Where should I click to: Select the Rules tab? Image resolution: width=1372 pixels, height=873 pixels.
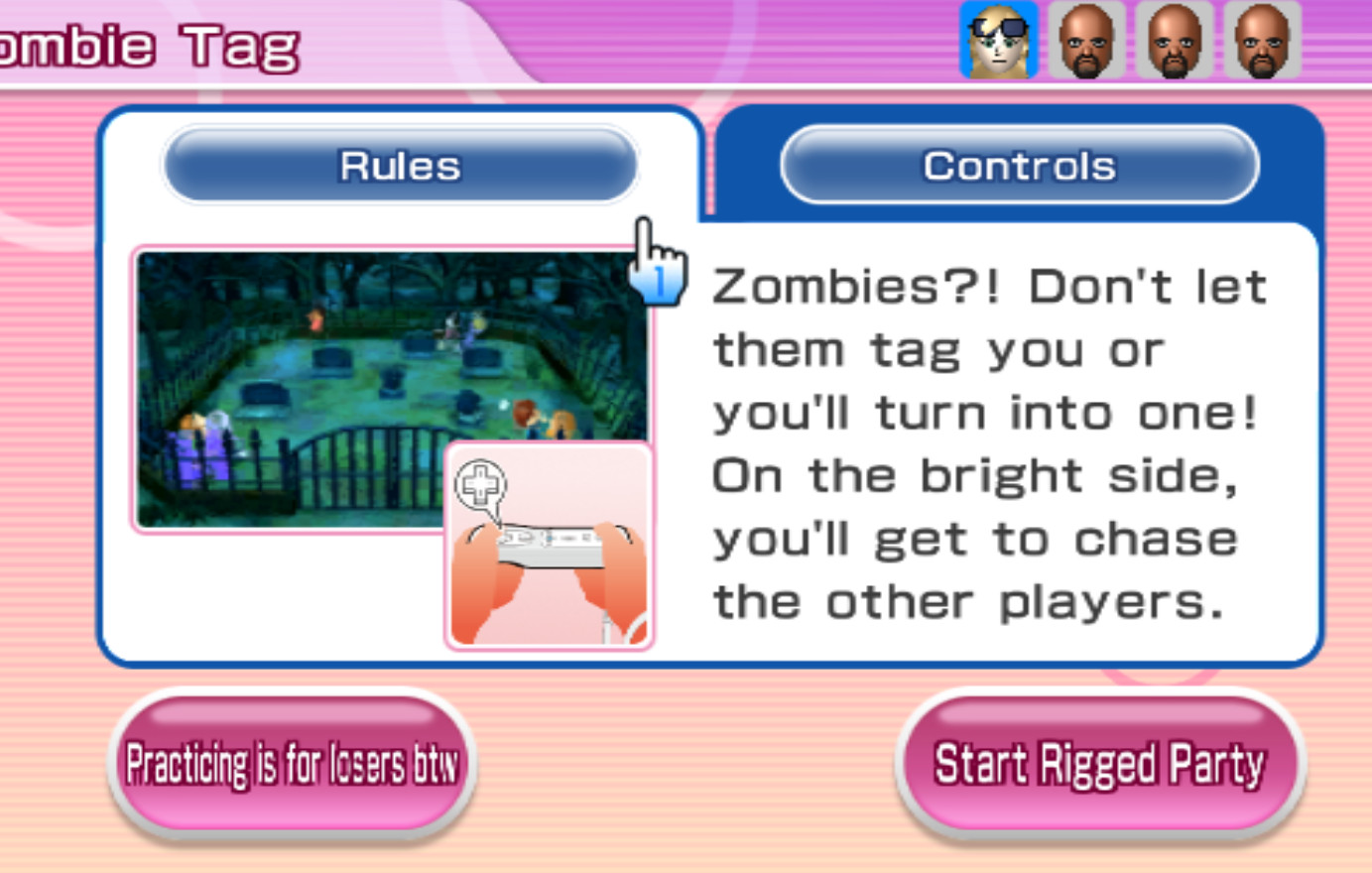point(399,165)
